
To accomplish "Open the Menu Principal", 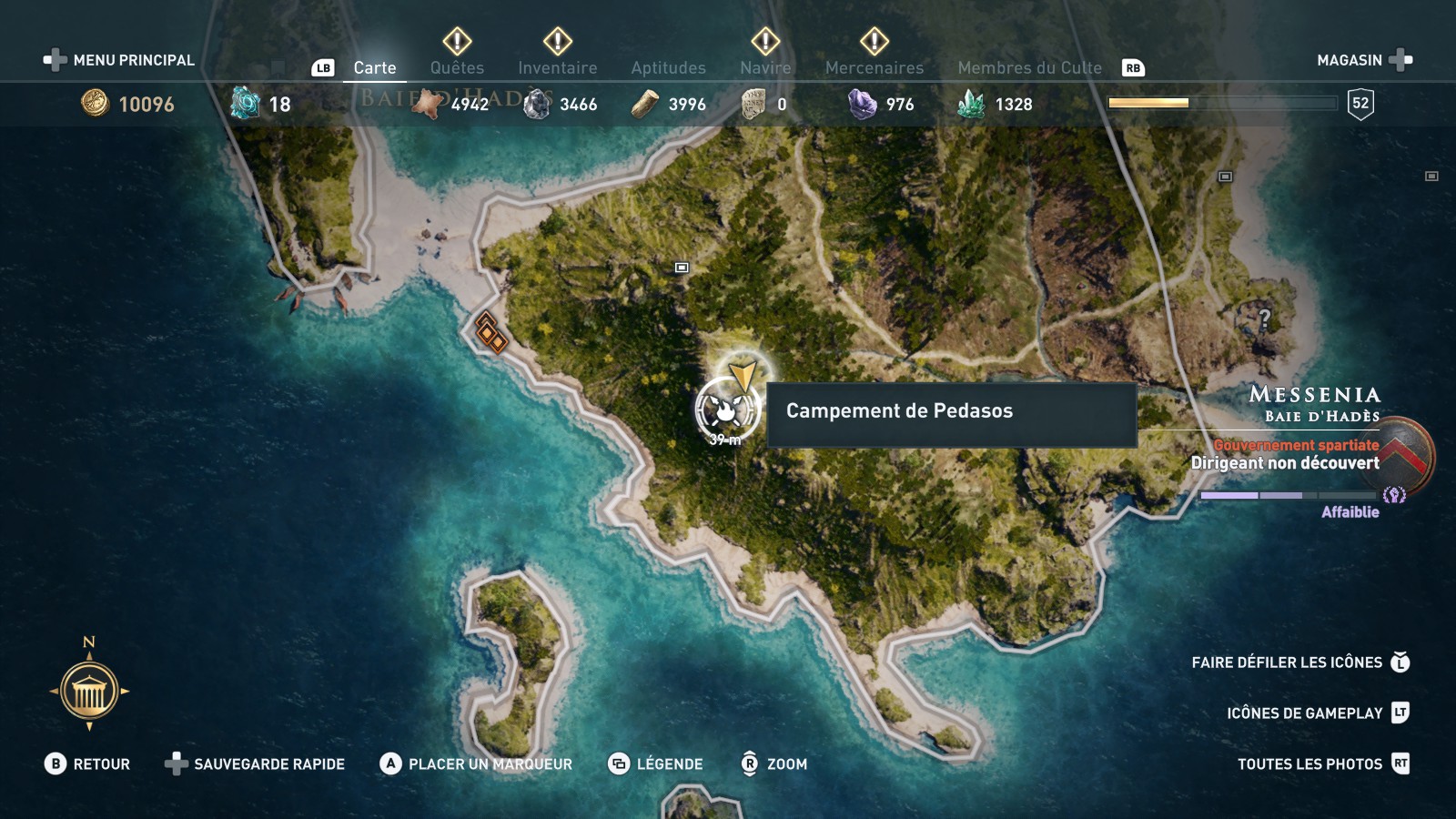I will (119, 60).
